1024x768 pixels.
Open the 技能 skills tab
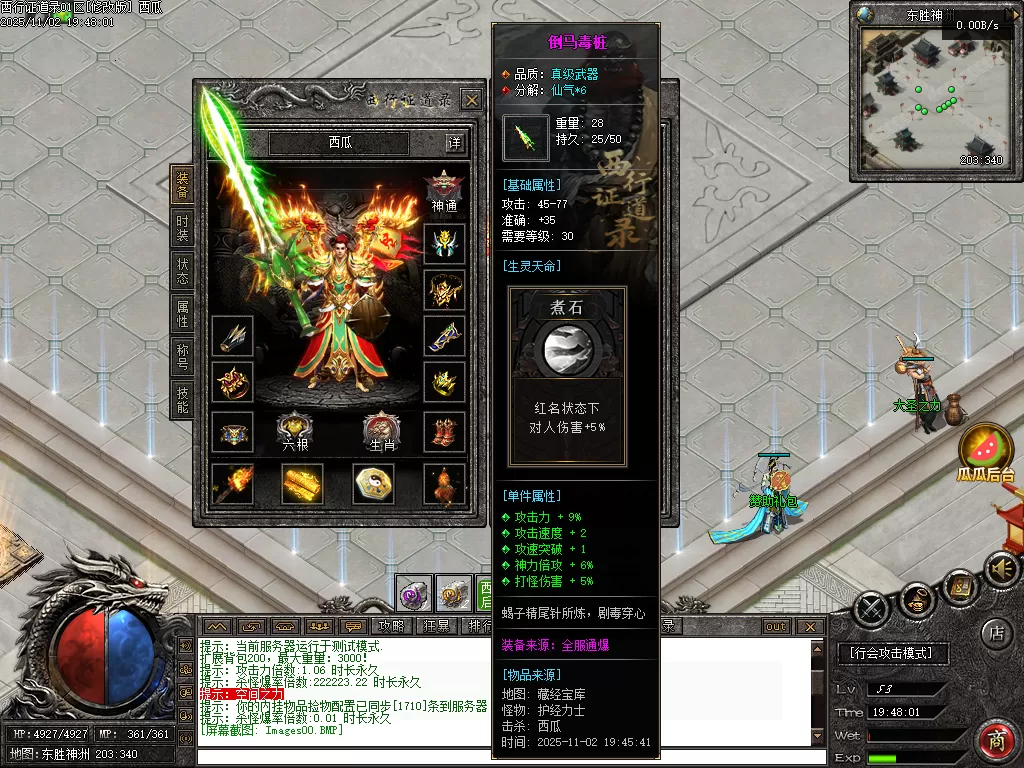(182, 400)
